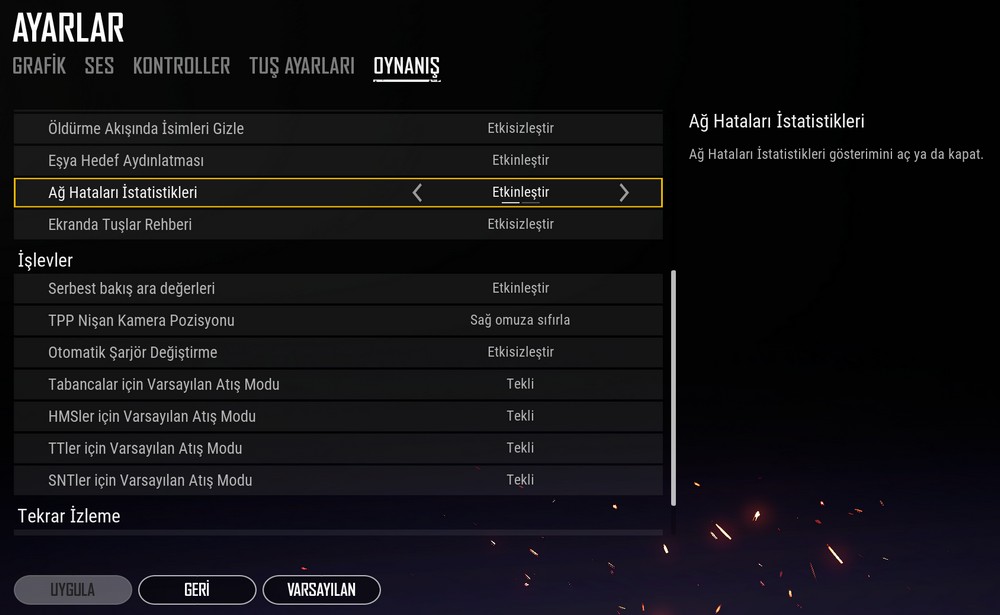Choose the Otomatik Şarjör Değiştirme row
The height and width of the screenshot is (615, 1000).
point(338,353)
